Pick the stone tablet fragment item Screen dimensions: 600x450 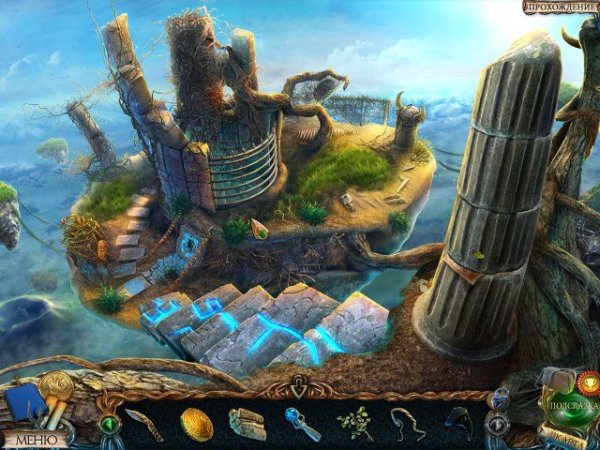(x=247, y=424)
